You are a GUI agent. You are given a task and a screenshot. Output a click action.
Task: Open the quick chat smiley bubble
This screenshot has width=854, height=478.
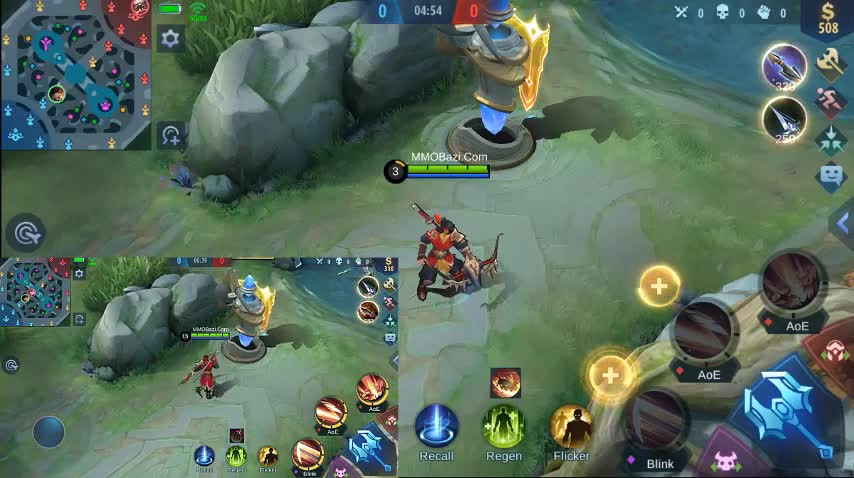click(830, 177)
